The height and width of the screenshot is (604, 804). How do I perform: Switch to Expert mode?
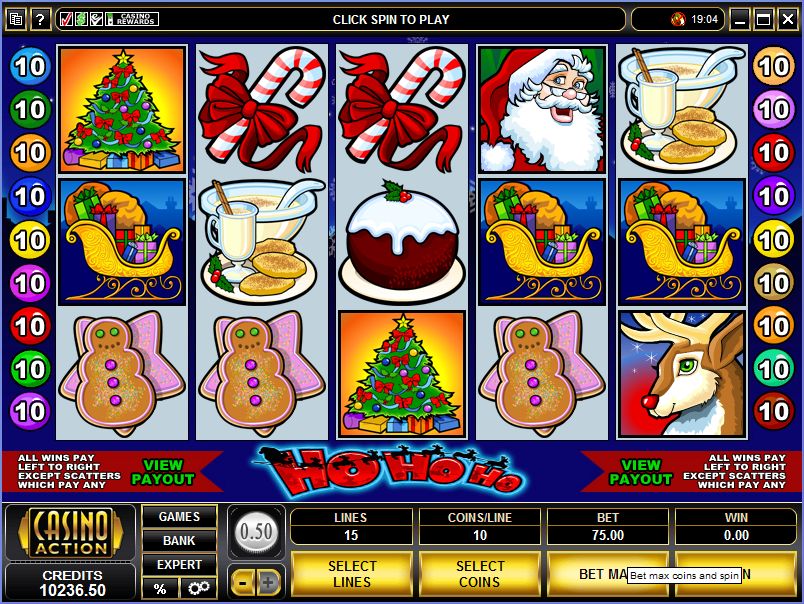(x=179, y=565)
